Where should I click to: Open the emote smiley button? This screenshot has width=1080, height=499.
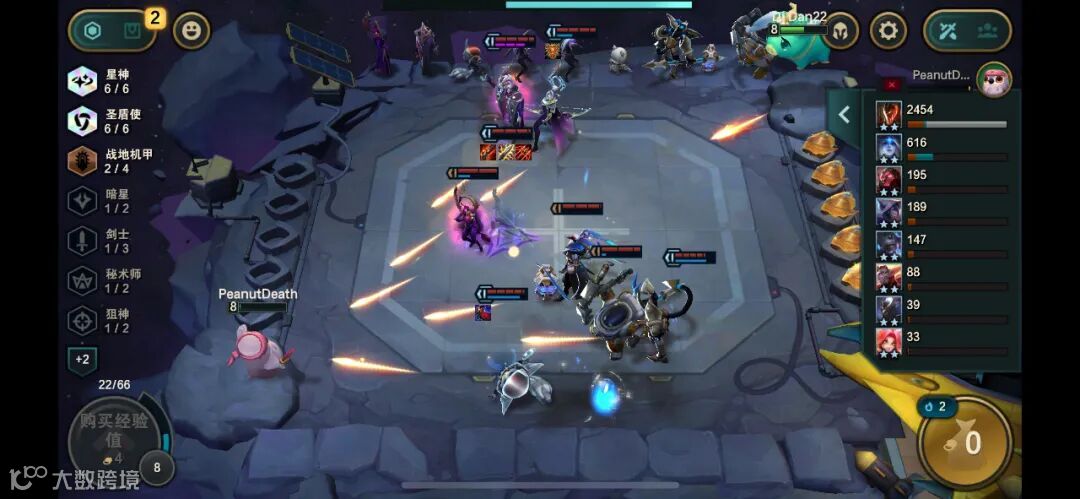pos(192,31)
